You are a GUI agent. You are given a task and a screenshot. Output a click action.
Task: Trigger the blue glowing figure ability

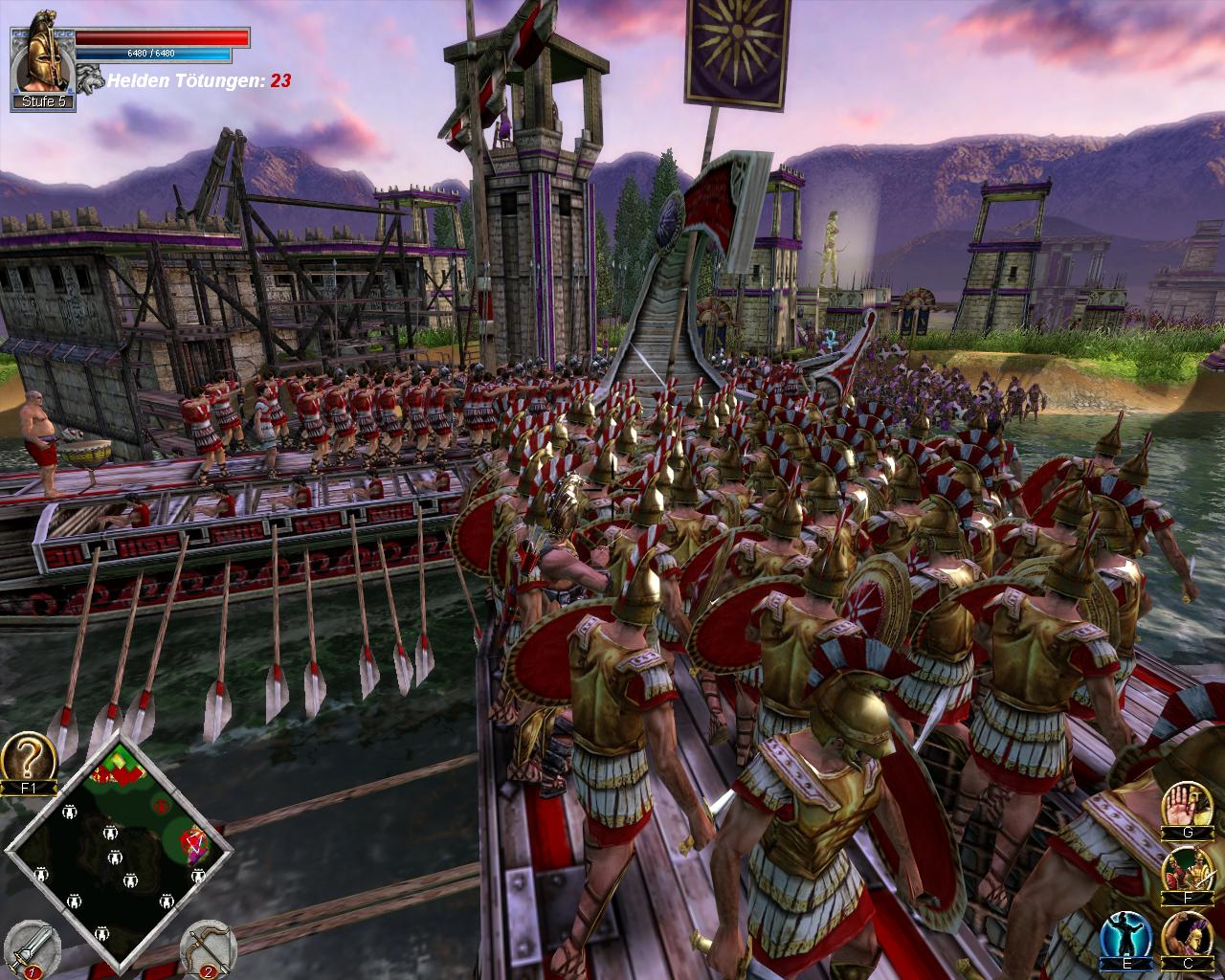1125,935
